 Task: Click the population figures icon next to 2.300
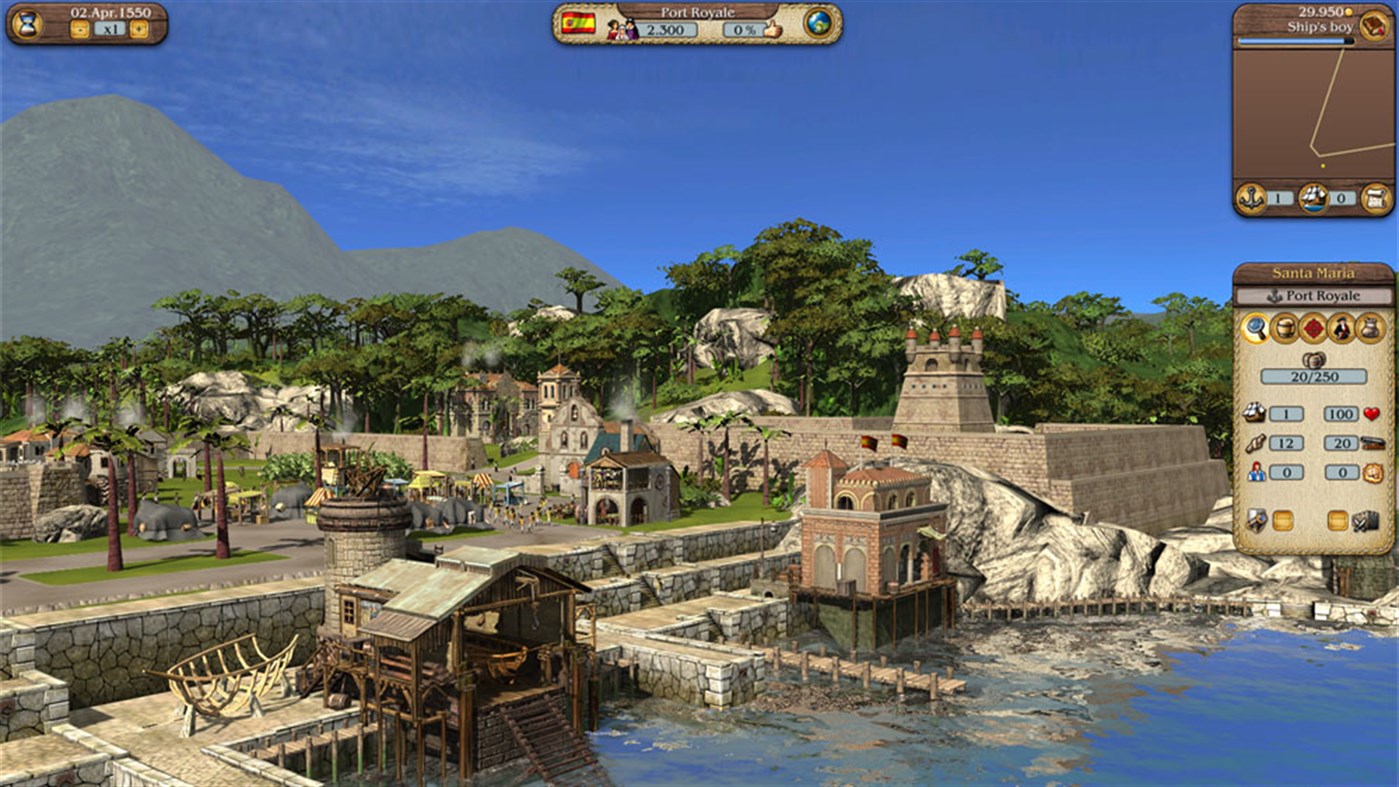tap(623, 29)
